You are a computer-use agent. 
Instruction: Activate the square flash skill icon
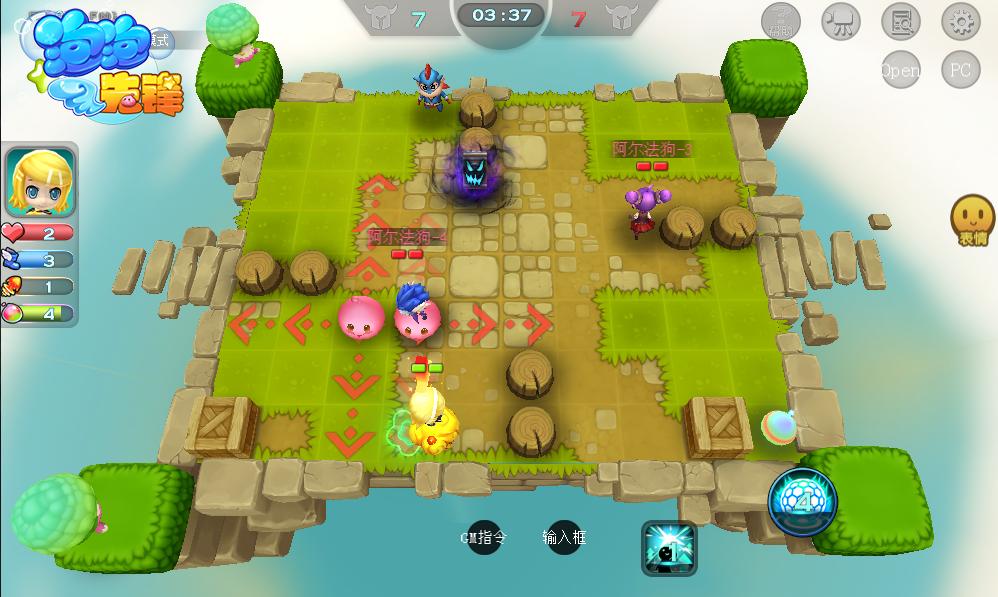point(669,548)
